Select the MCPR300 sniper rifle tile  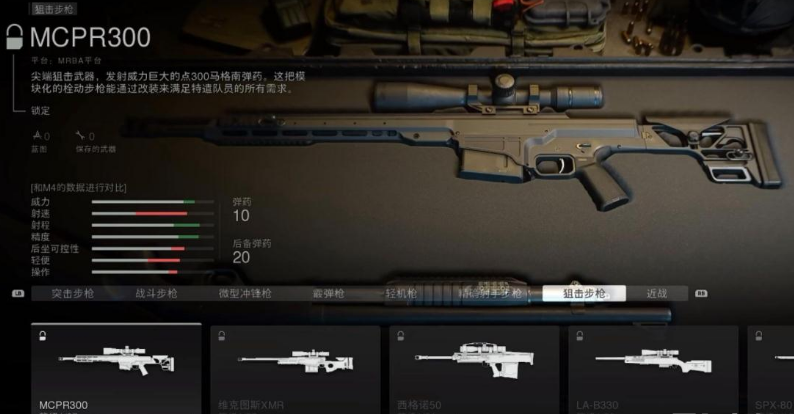(116, 367)
